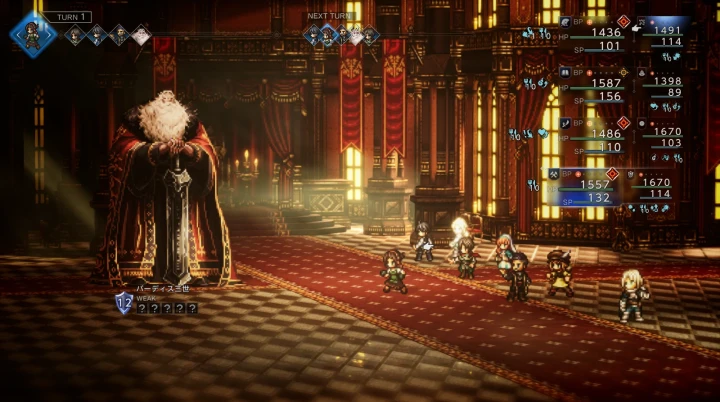Click the enemy's blue shield icon showing 12
The image size is (720, 402).
point(124,303)
